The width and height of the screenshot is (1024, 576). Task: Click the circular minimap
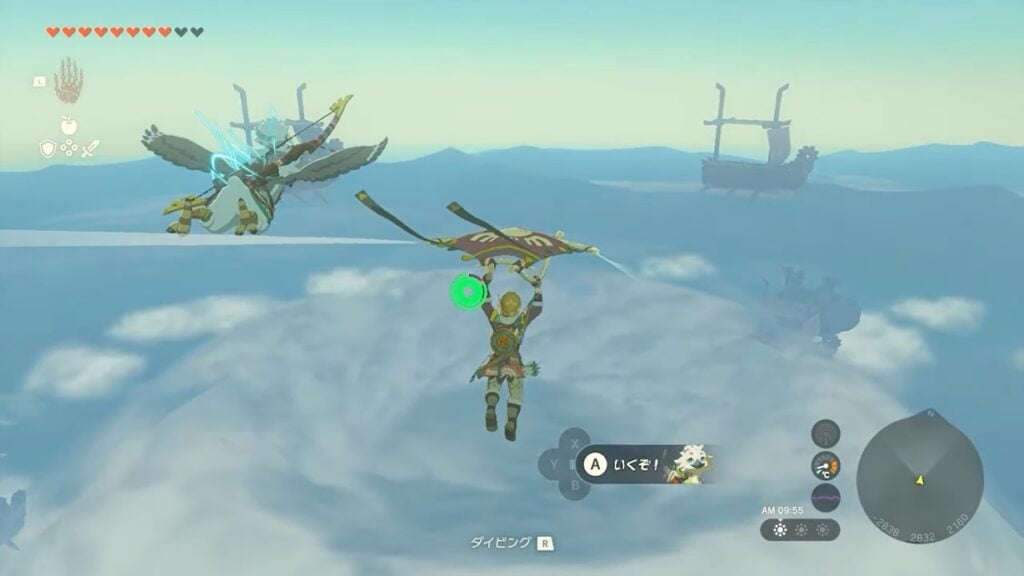pyautogui.click(x=919, y=474)
